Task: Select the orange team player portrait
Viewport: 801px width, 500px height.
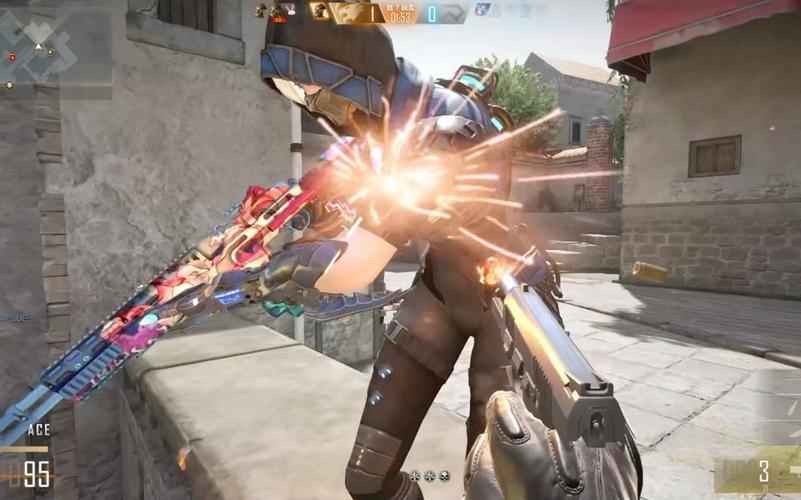Action: pyautogui.click(x=319, y=11)
